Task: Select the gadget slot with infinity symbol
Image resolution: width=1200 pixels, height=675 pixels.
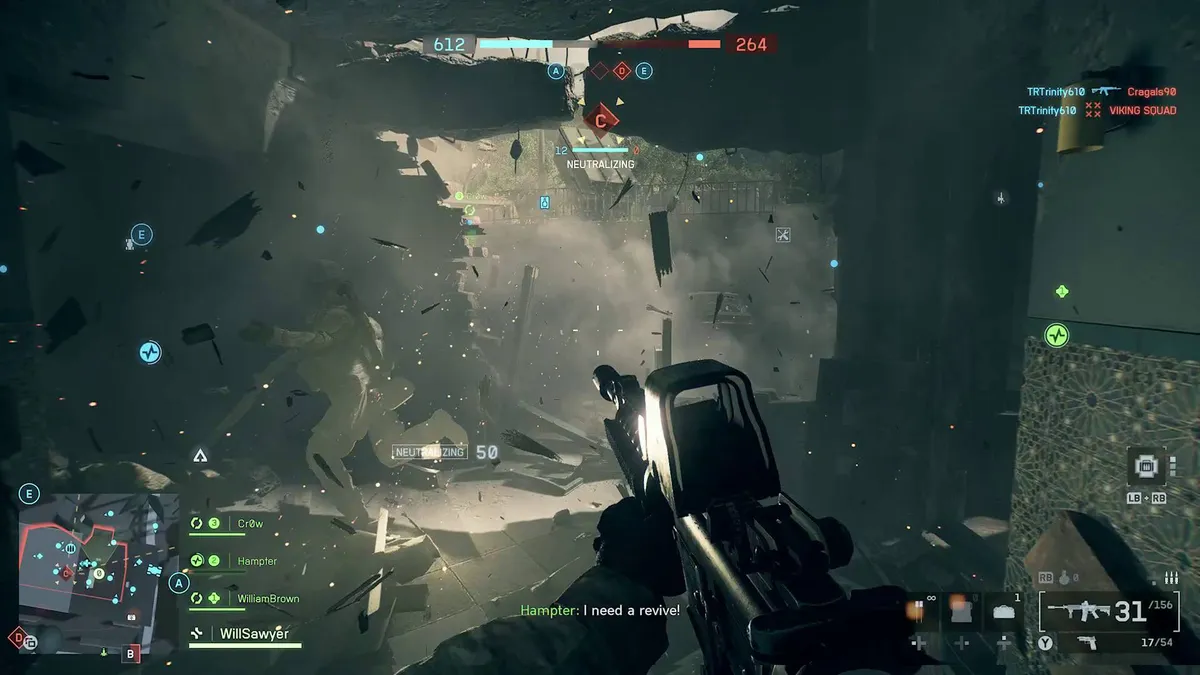Action: coord(919,611)
